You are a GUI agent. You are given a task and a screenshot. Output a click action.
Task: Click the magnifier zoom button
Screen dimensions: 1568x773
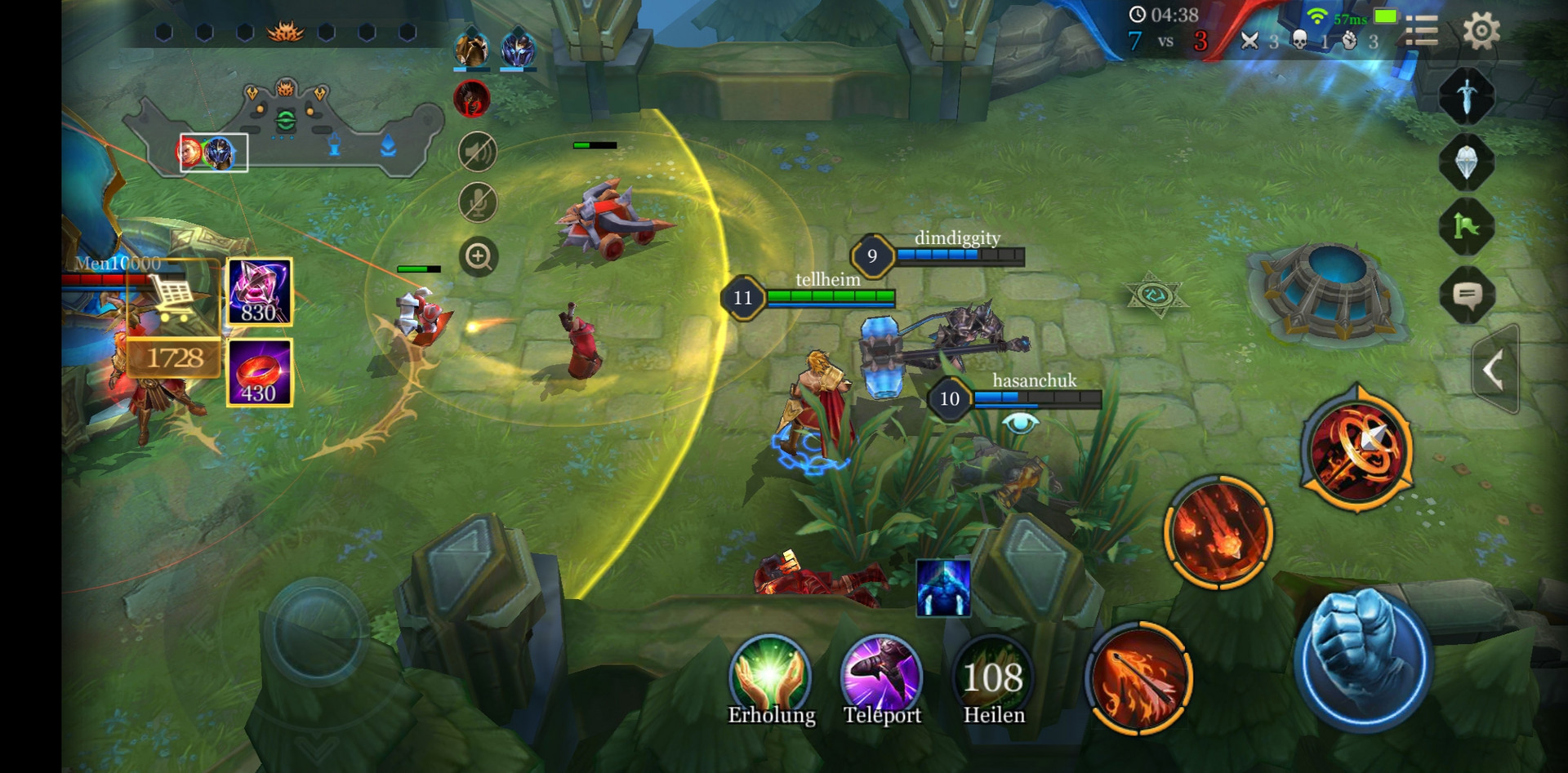[x=478, y=257]
